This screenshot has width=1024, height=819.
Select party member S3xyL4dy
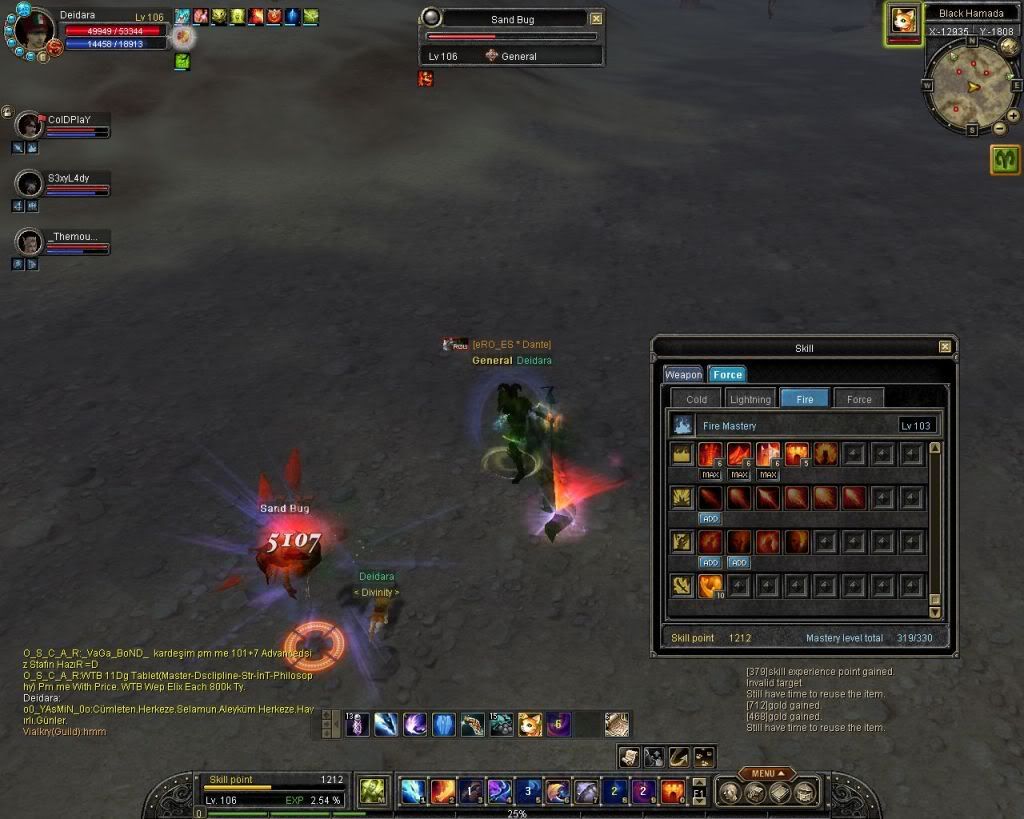point(29,184)
